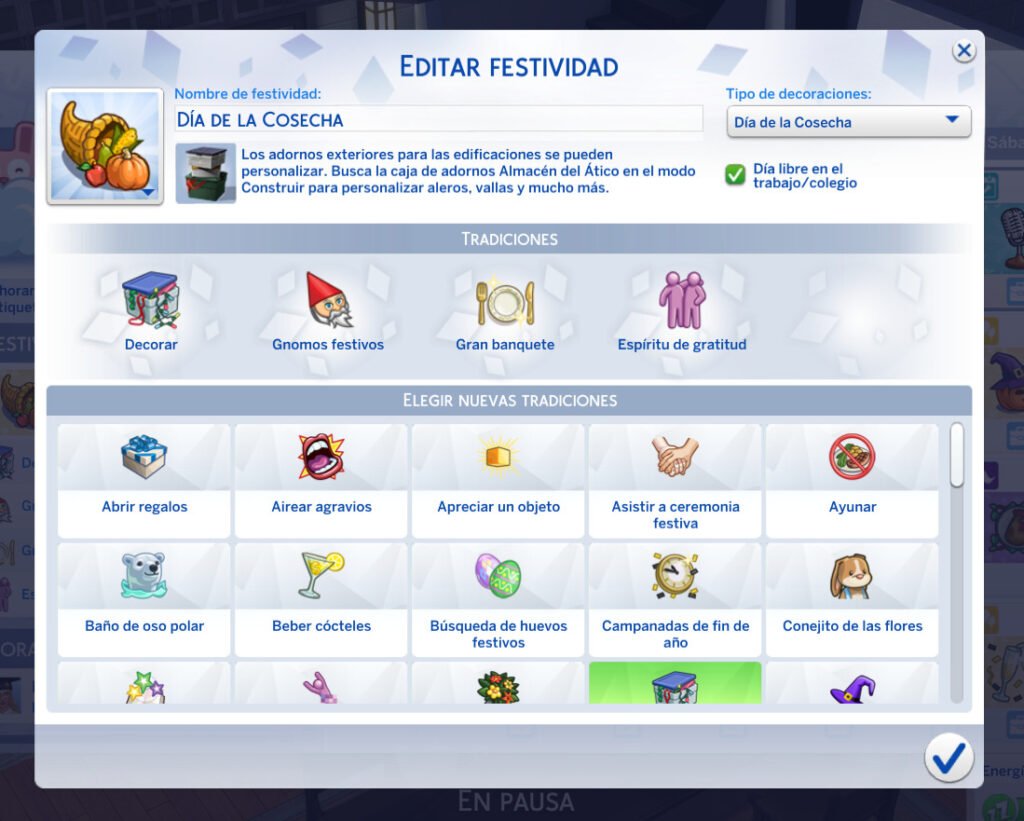Screen dimensions: 1024x821
Task: Change the cornucopia holiday icon
Action: [x=105, y=146]
